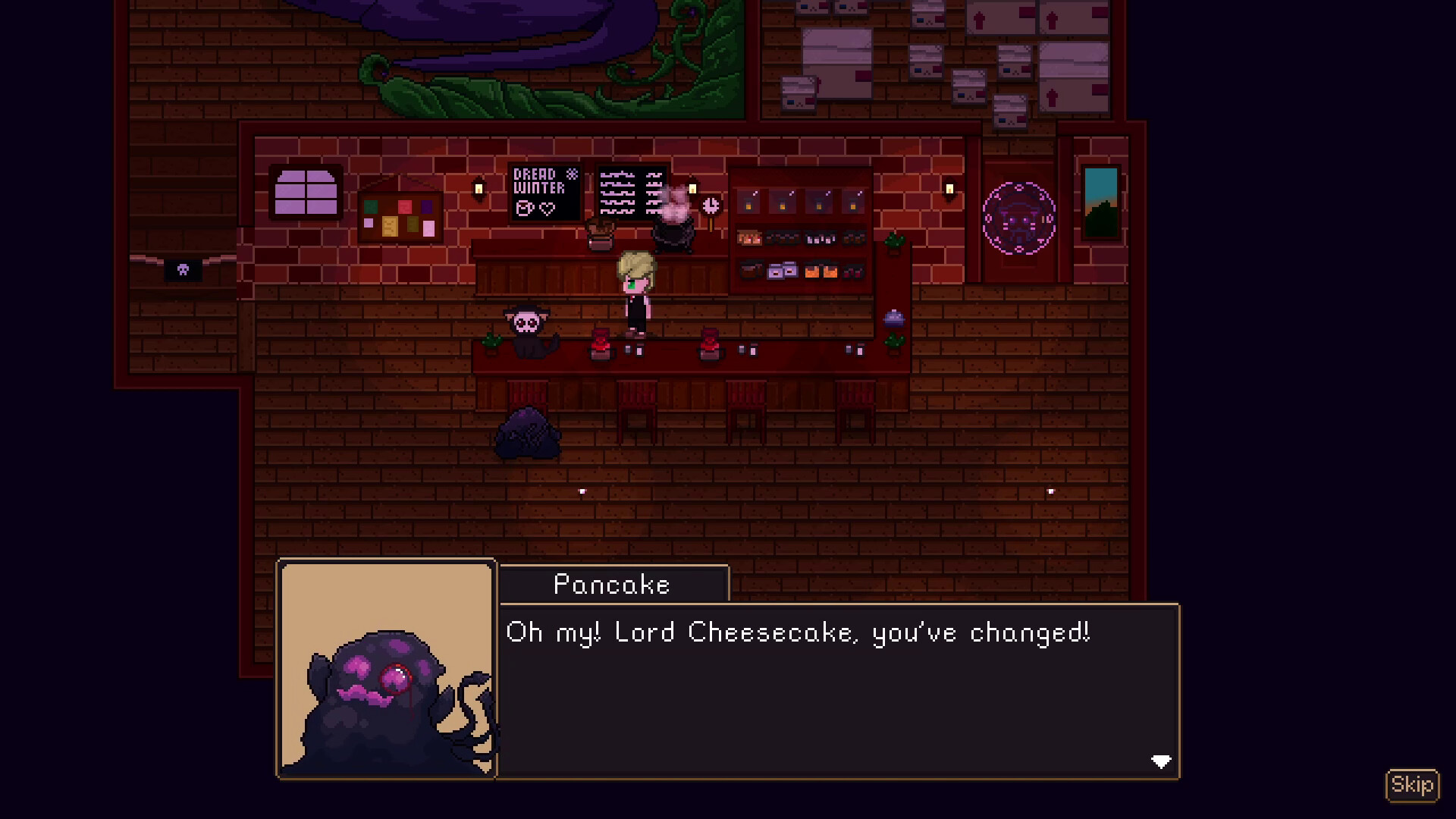Read the handwritten menu chalkboard
Screen dimensions: 1456x819
(x=632, y=193)
